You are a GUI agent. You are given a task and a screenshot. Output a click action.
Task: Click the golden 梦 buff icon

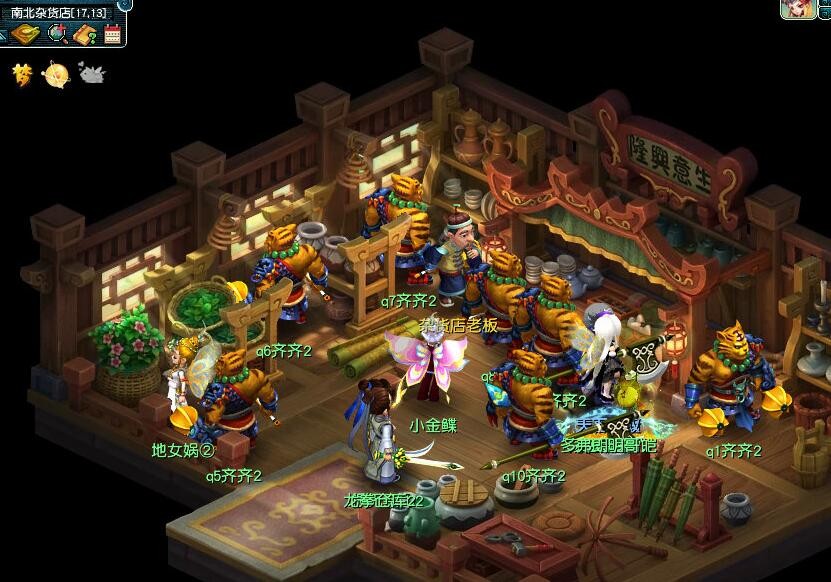(x=22, y=73)
